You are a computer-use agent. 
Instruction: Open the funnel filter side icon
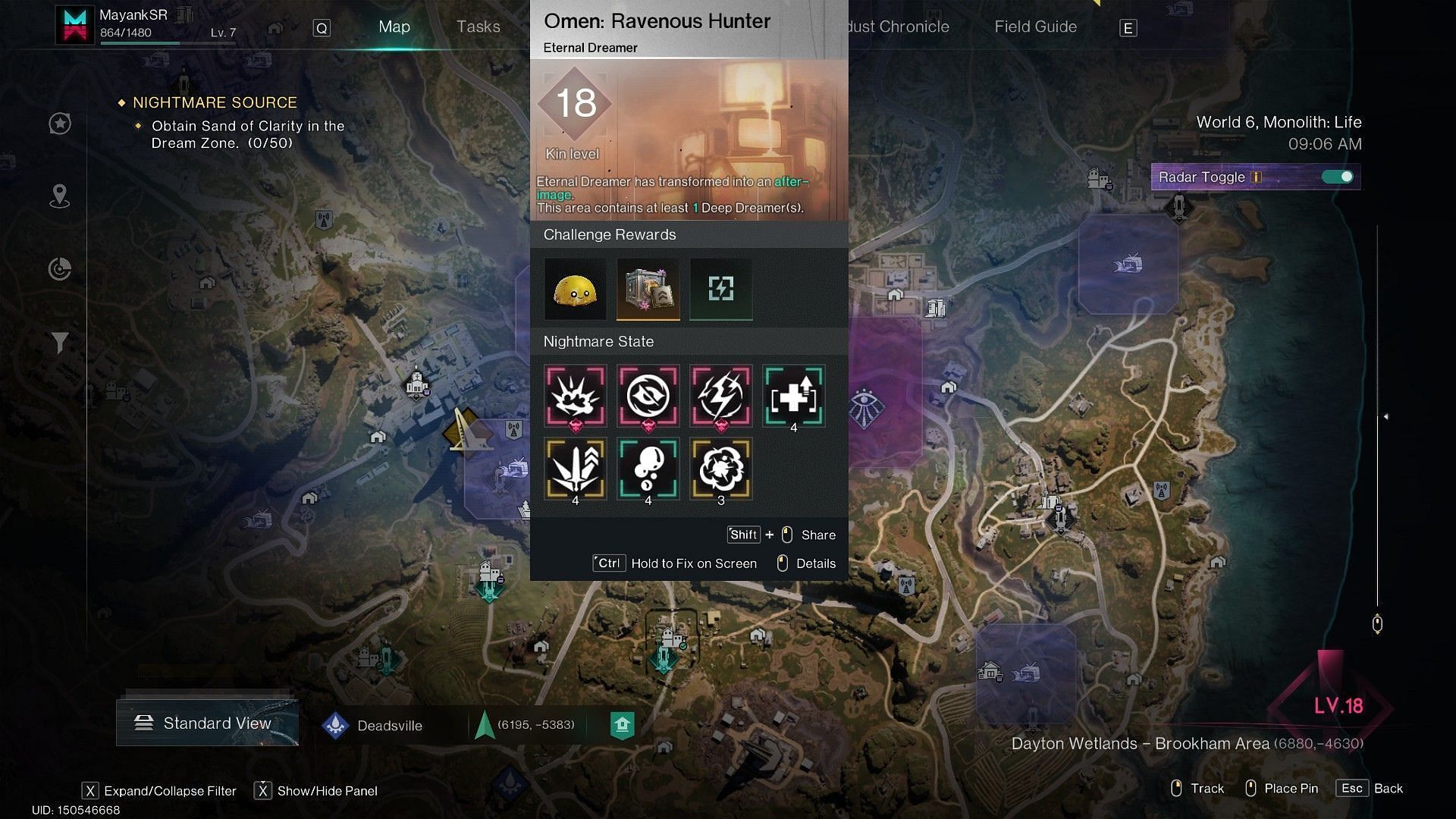coord(60,343)
